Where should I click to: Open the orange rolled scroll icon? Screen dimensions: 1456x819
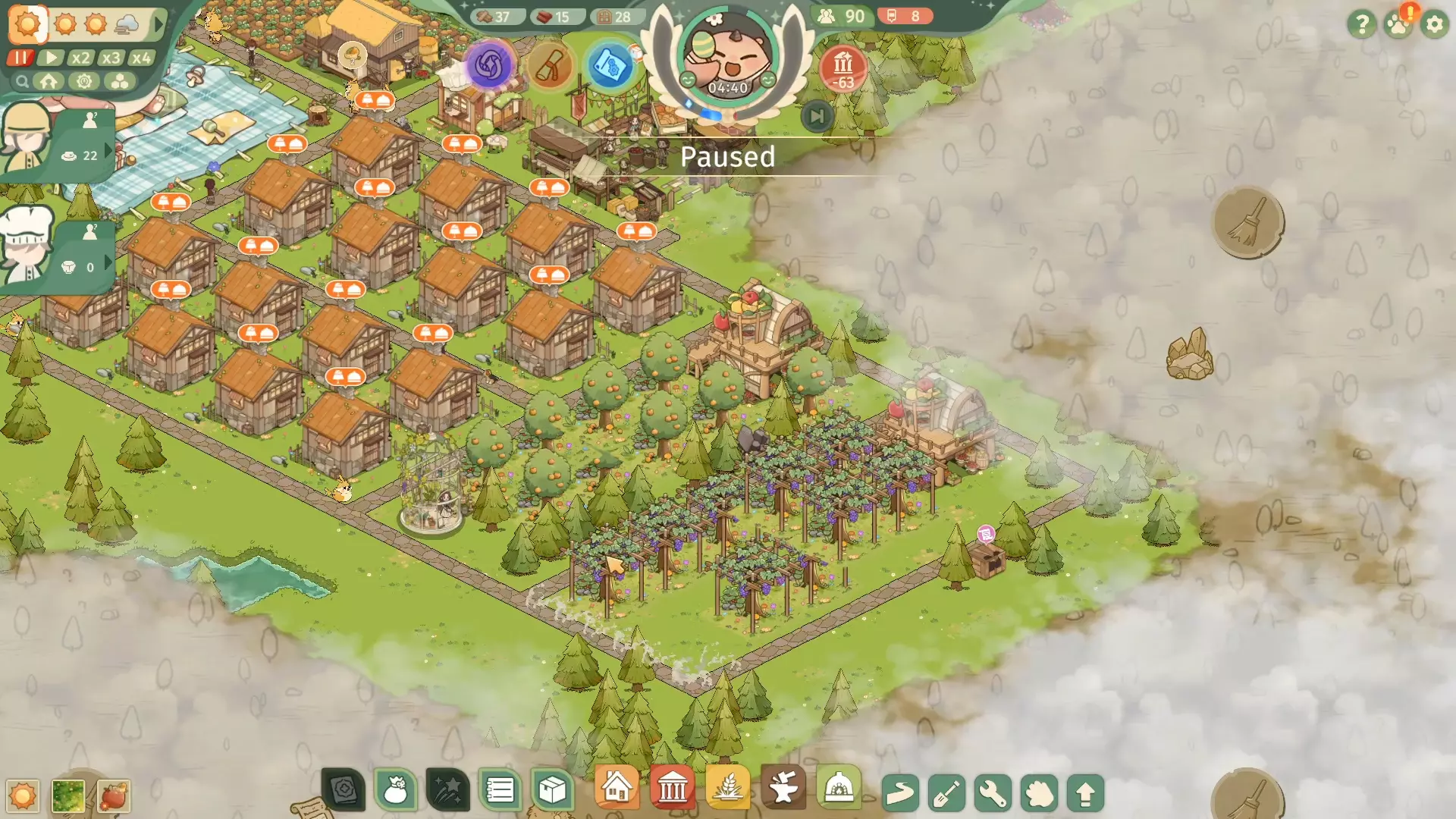551,67
